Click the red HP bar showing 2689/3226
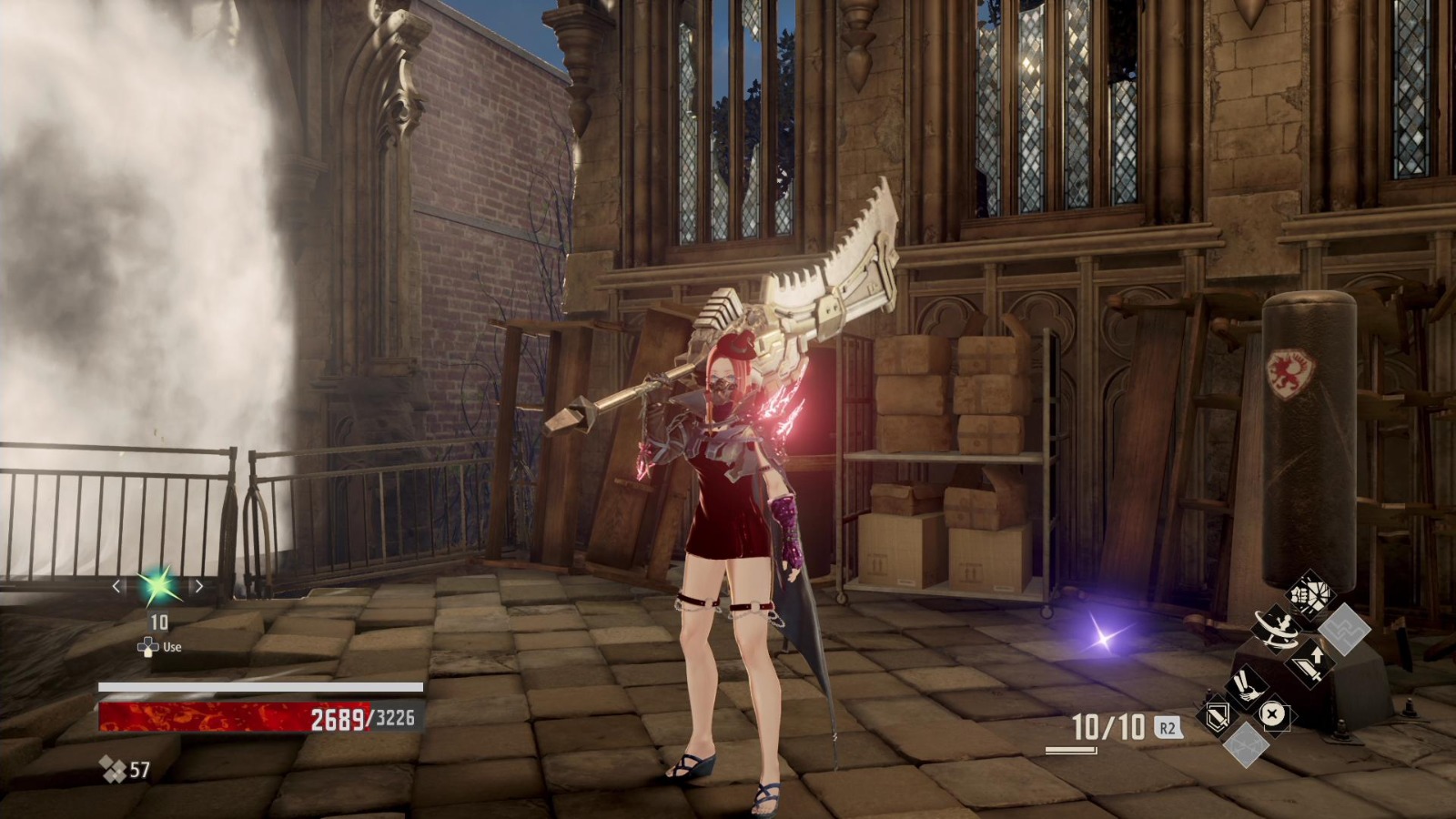 click(237, 718)
